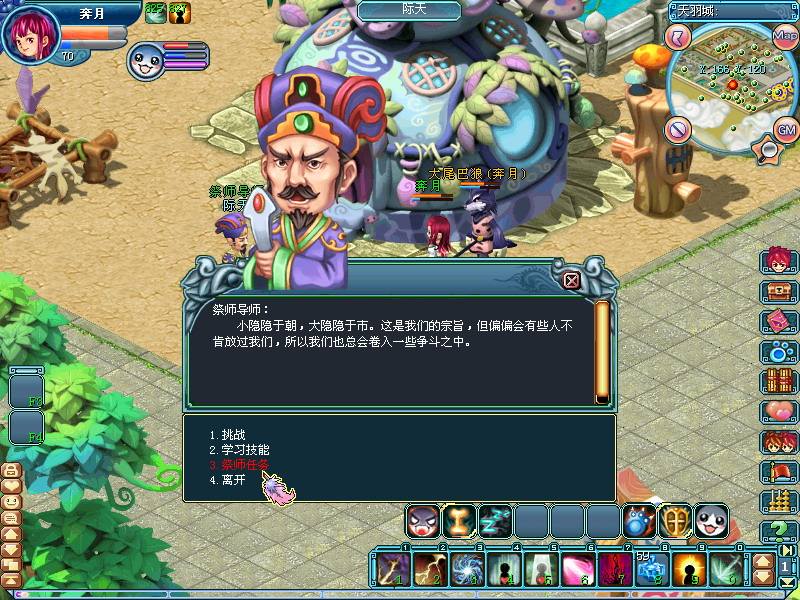
Task: Open the pink hearts friends icon
Action: [x=779, y=412]
